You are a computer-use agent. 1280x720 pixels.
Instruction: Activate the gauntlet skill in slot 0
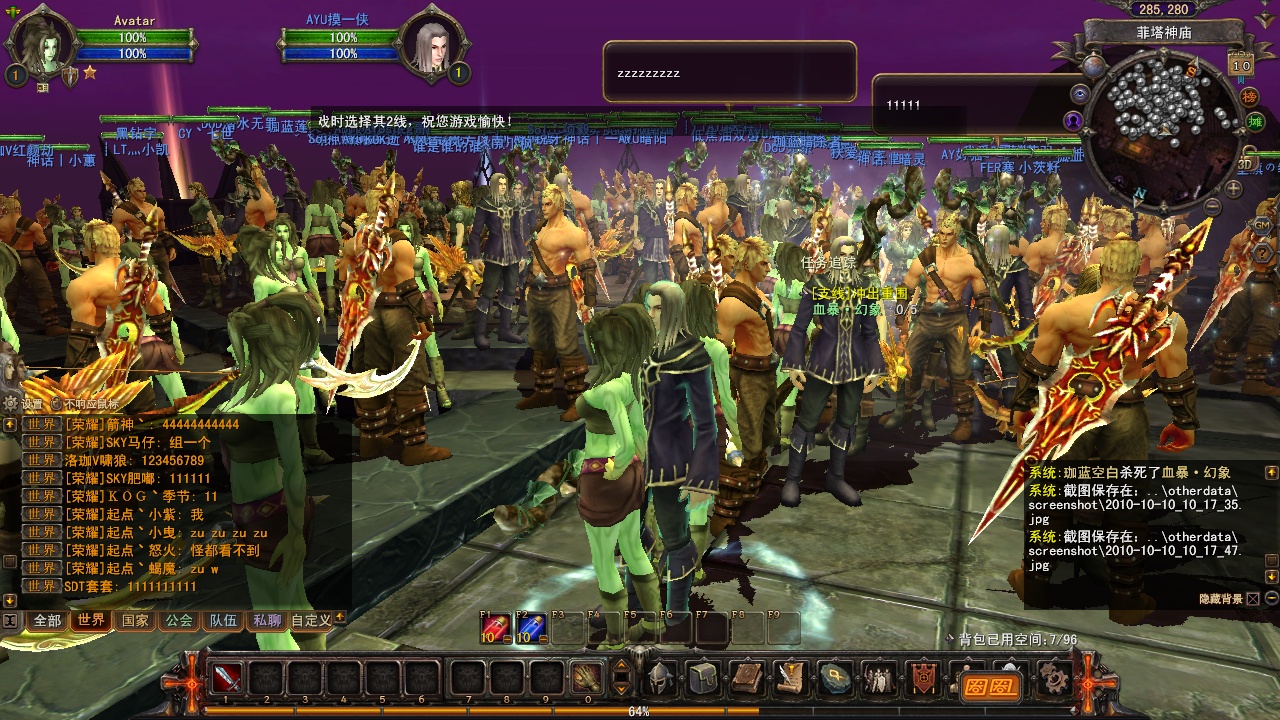click(587, 678)
